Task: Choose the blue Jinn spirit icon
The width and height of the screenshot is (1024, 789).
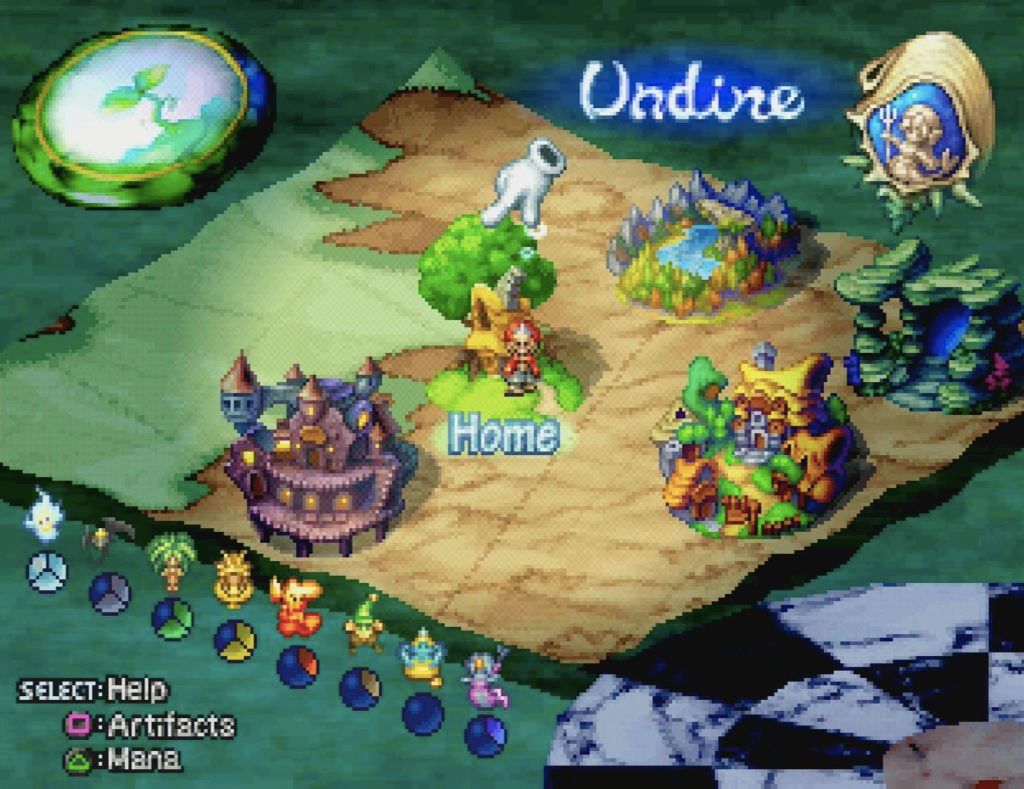Action: [x=423, y=655]
